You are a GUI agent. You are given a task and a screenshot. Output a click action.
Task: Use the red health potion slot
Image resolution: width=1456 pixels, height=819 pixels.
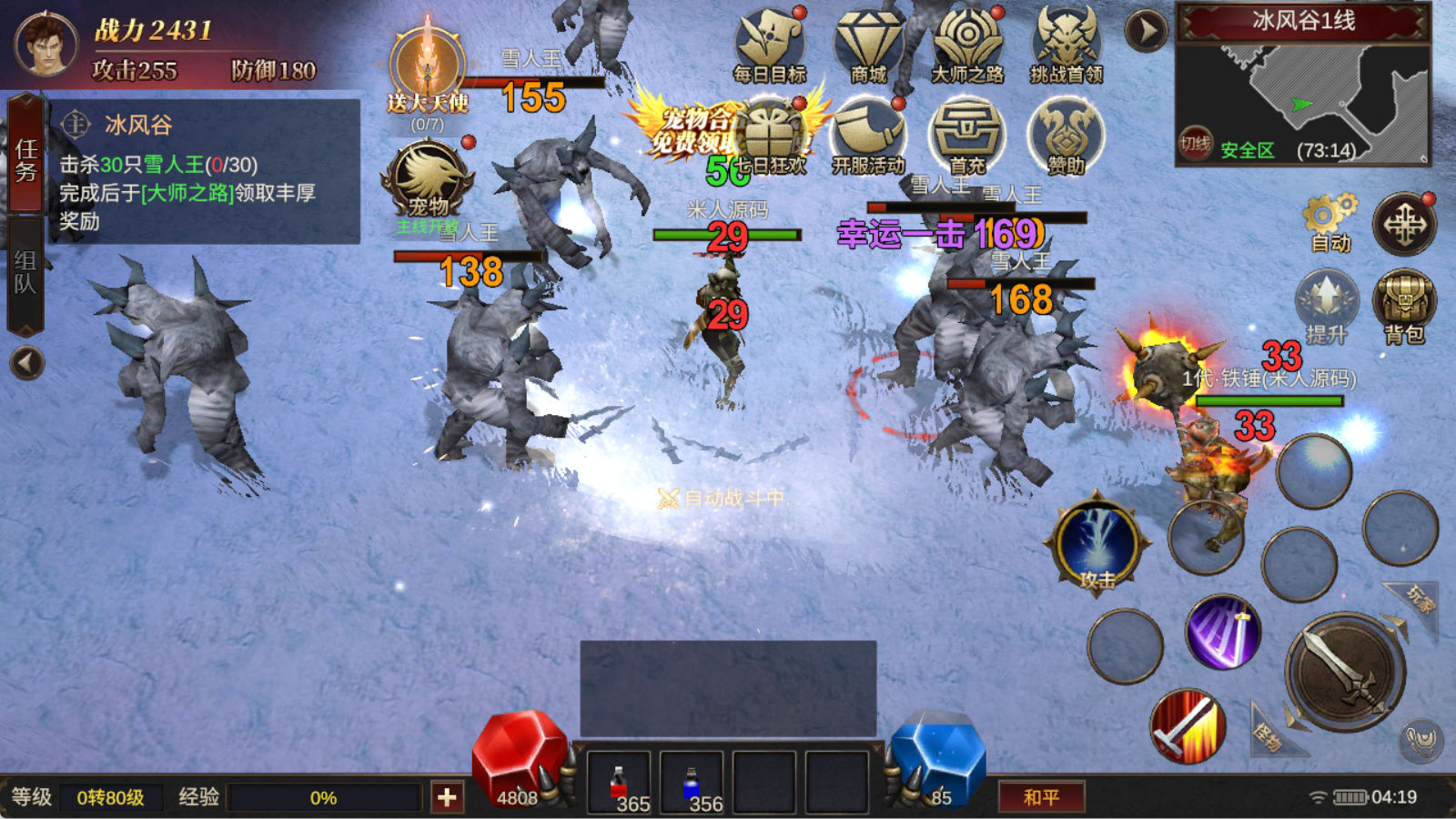pyautogui.click(x=619, y=783)
